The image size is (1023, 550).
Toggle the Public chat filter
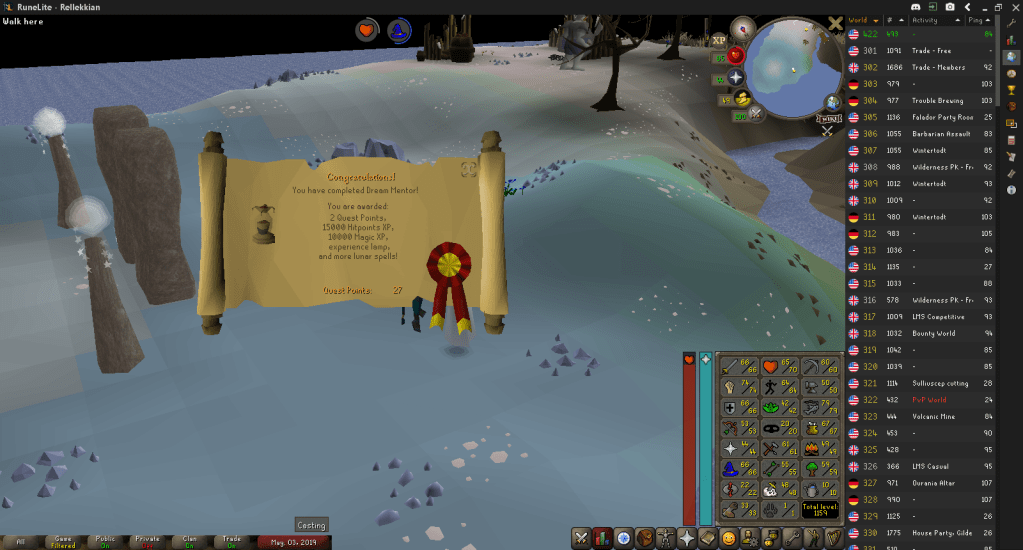pos(105,541)
